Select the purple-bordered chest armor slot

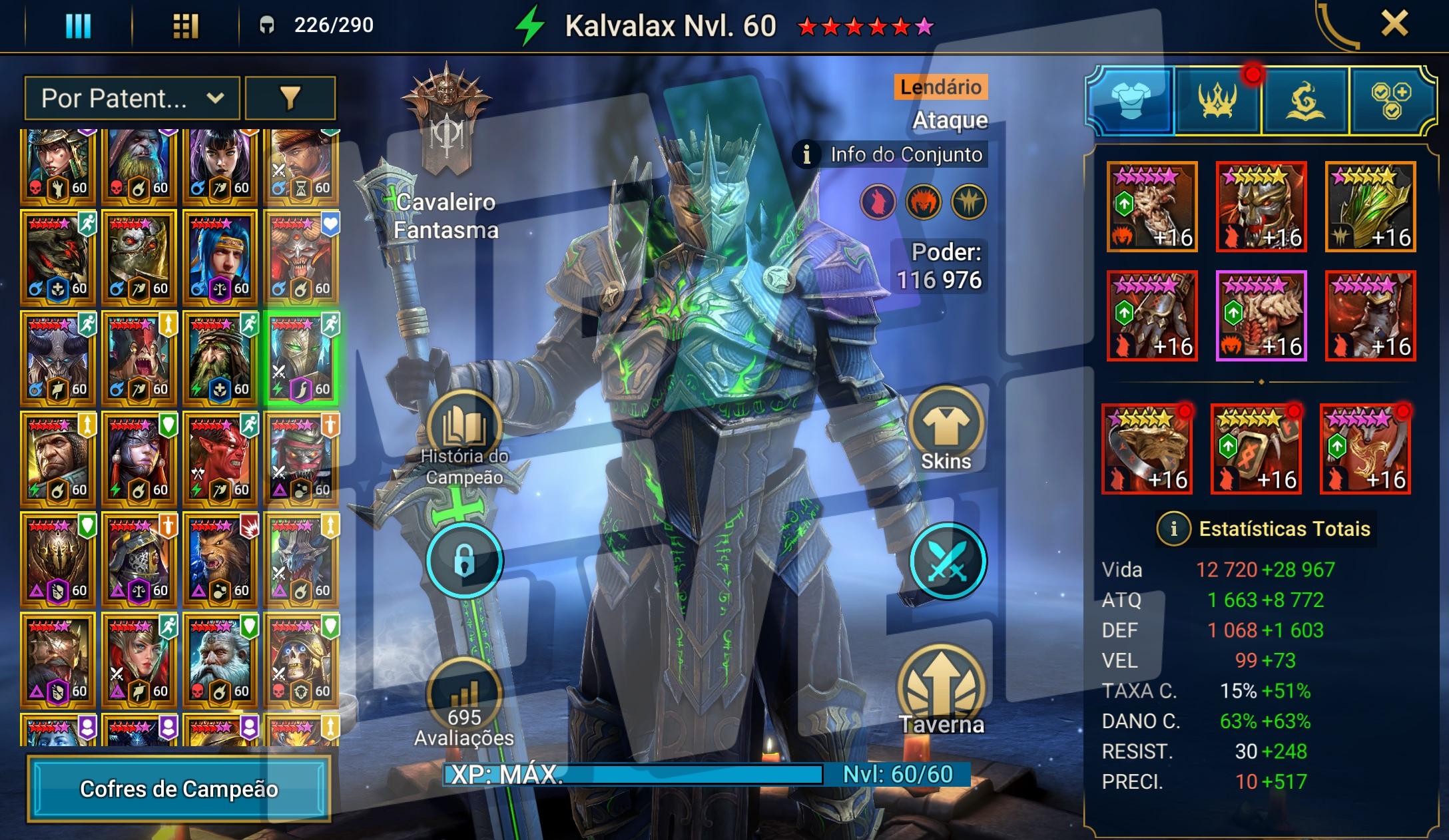tap(1261, 315)
